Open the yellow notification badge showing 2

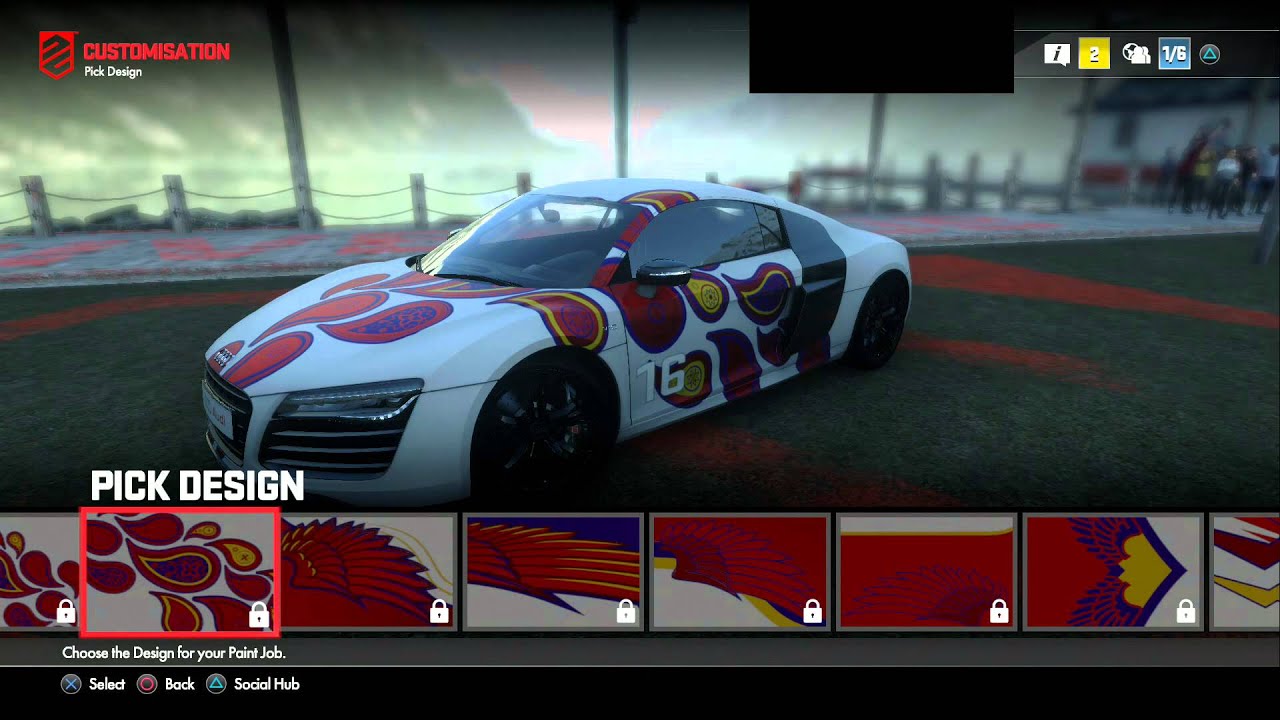pos(1094,54)
